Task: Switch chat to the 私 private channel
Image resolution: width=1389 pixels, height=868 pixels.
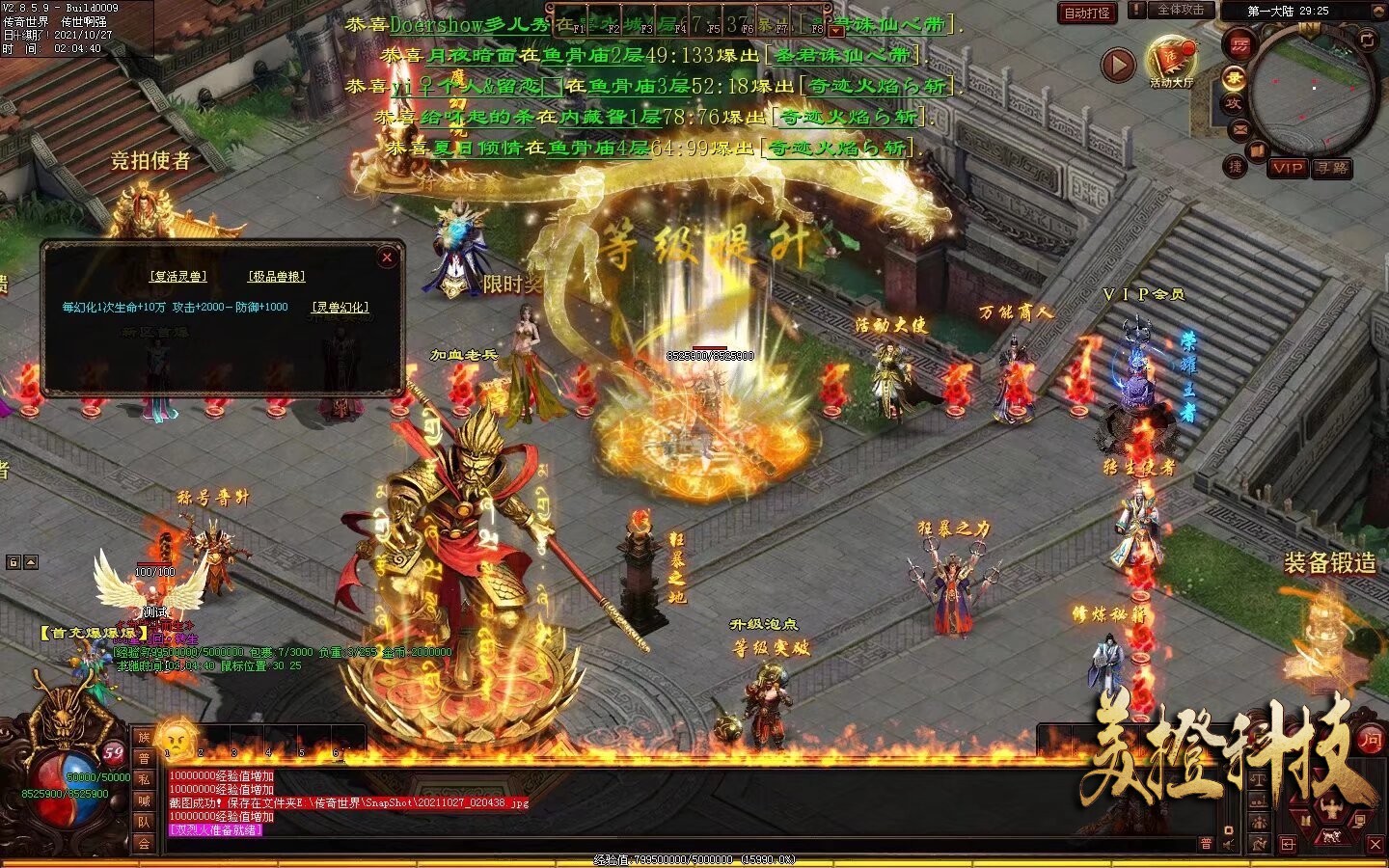Action: coord(144,779)
